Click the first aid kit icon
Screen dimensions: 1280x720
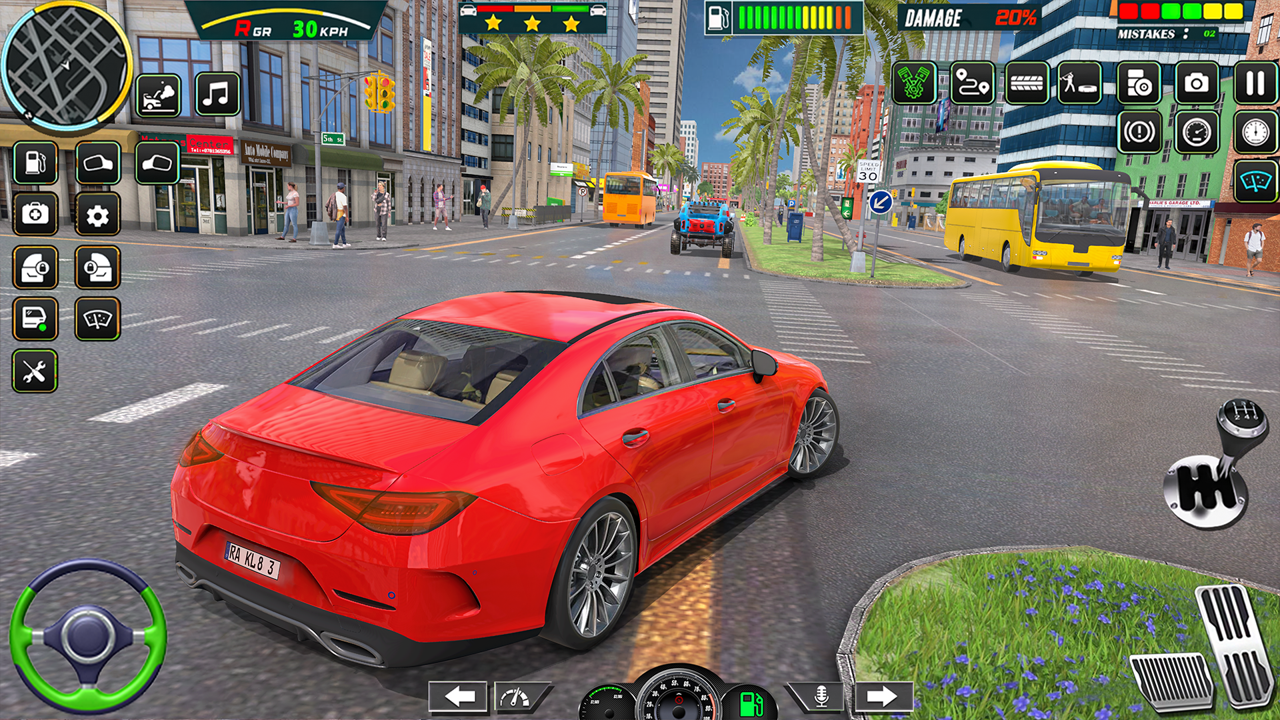pos(35,213)
